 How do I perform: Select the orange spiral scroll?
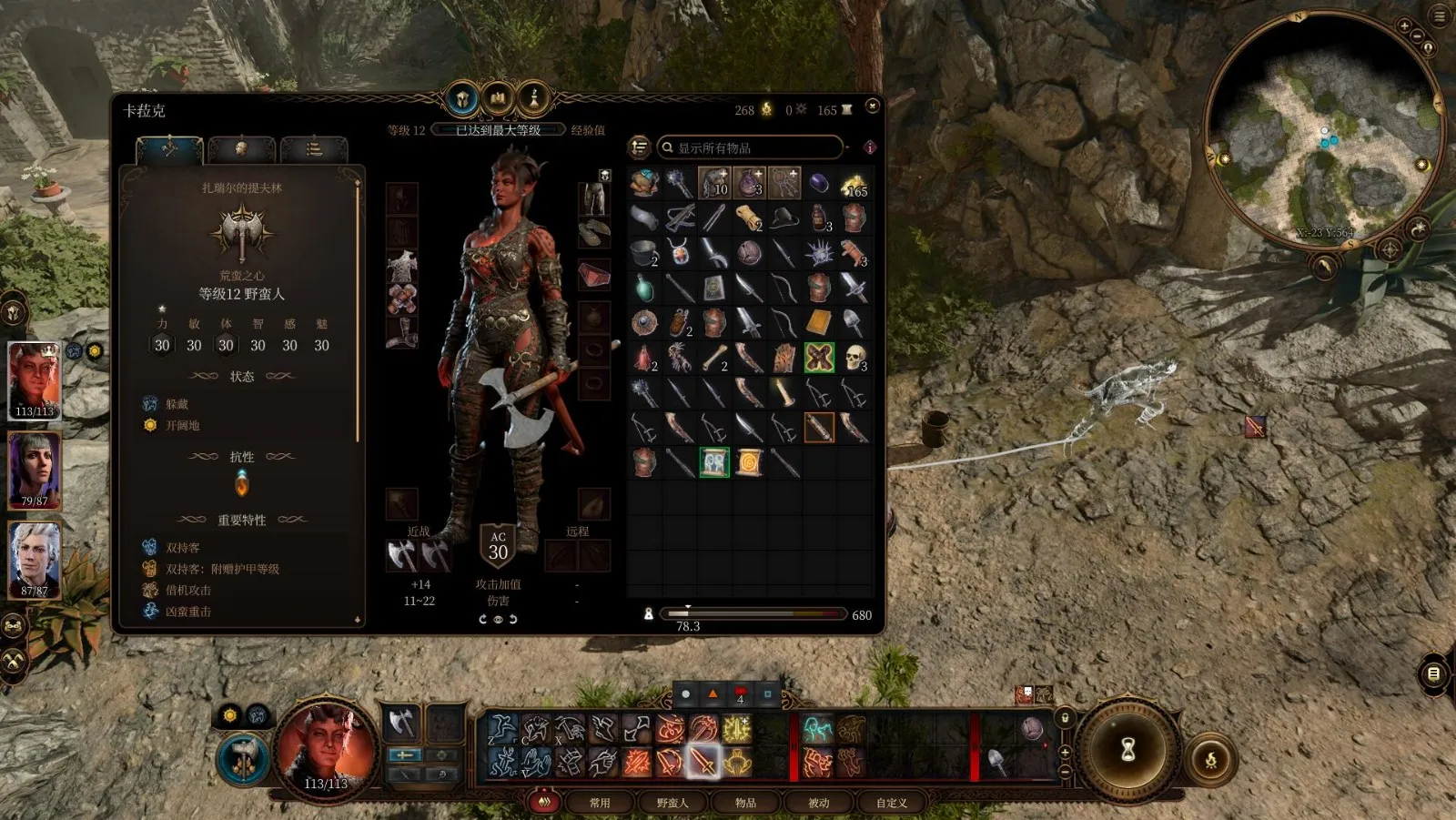coord(748,462)
